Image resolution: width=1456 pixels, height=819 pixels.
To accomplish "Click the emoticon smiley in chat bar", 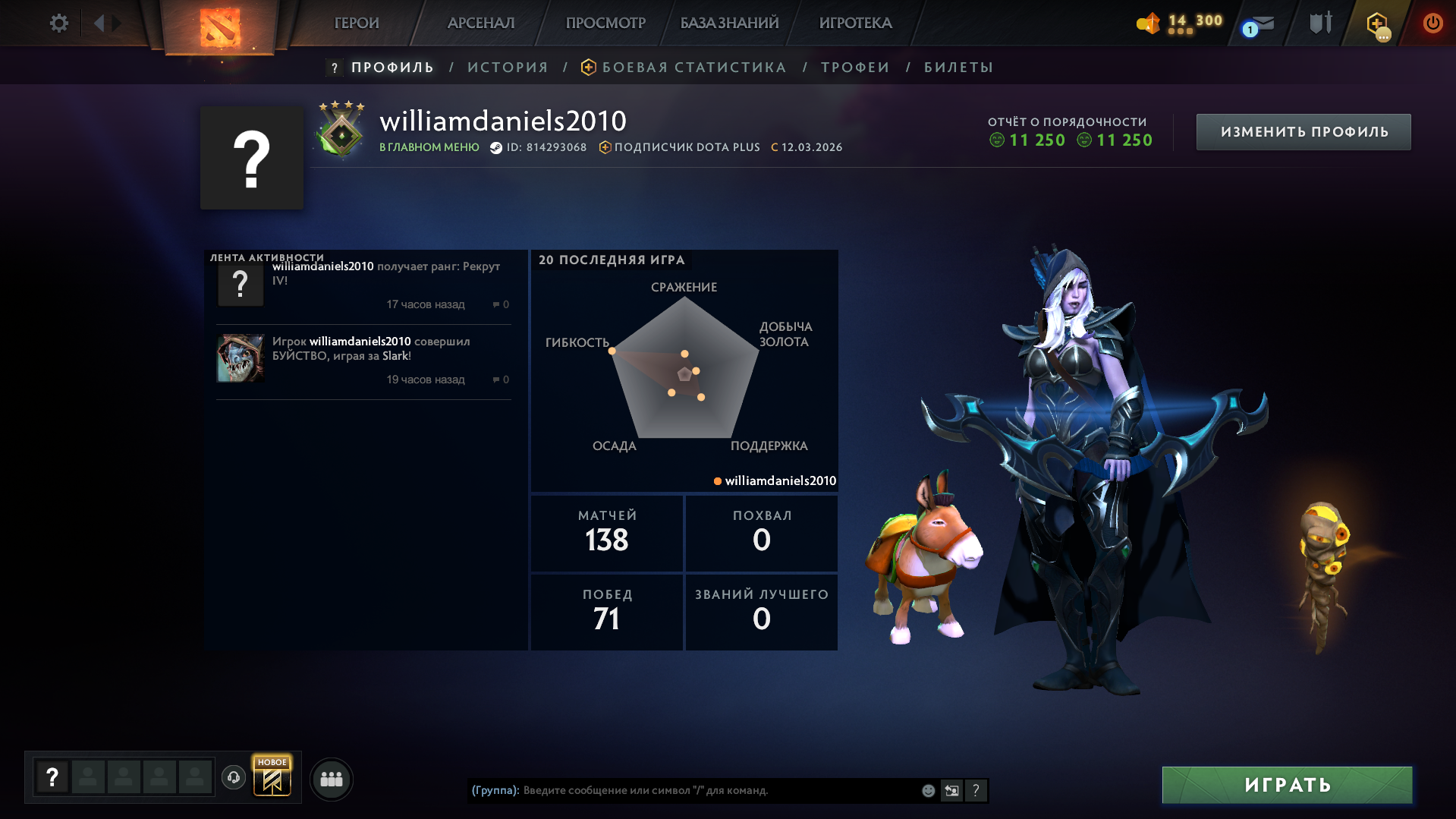I will pos(927,789).
